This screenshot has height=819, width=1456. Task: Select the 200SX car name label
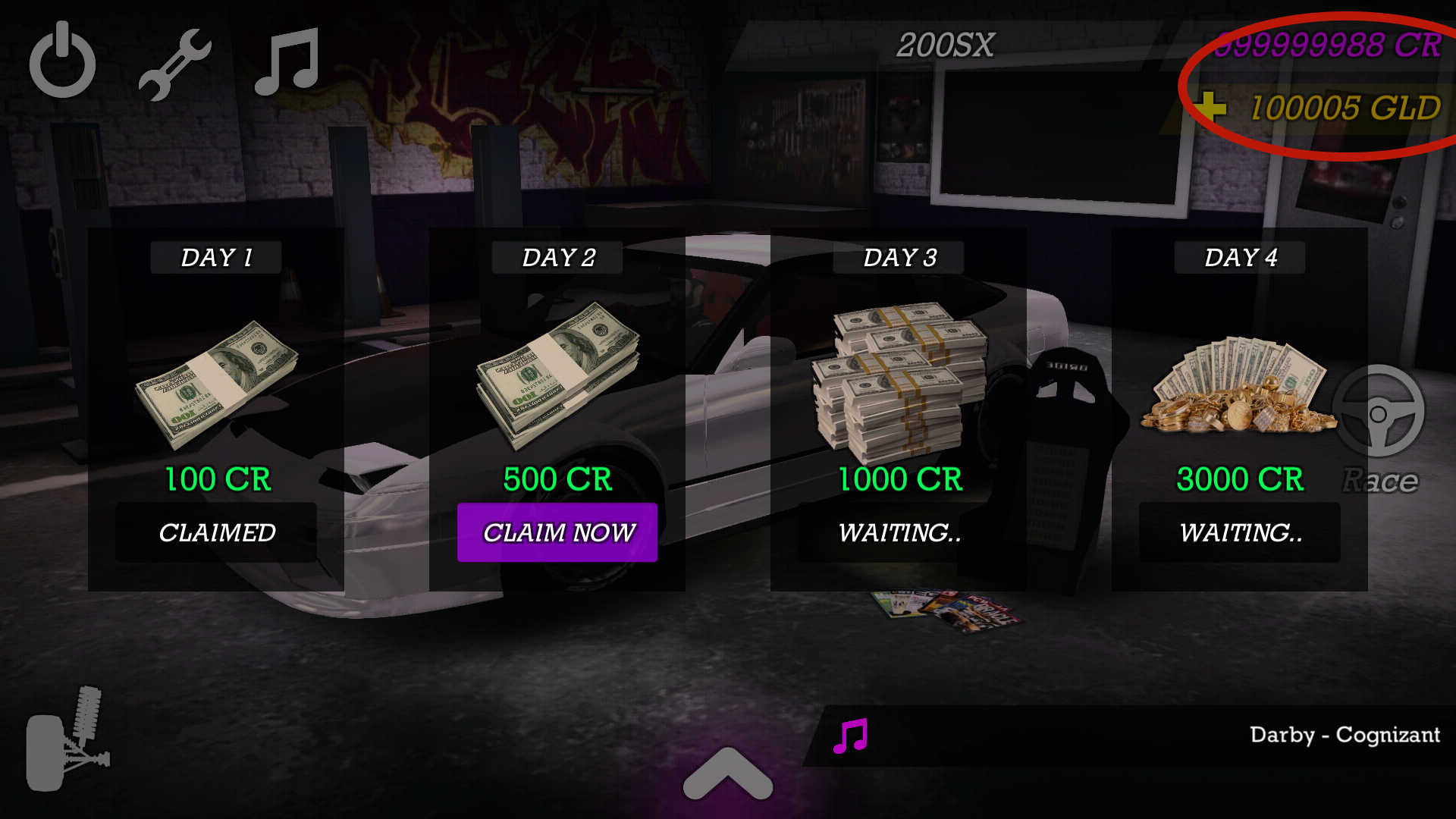[x=945, y=45]
